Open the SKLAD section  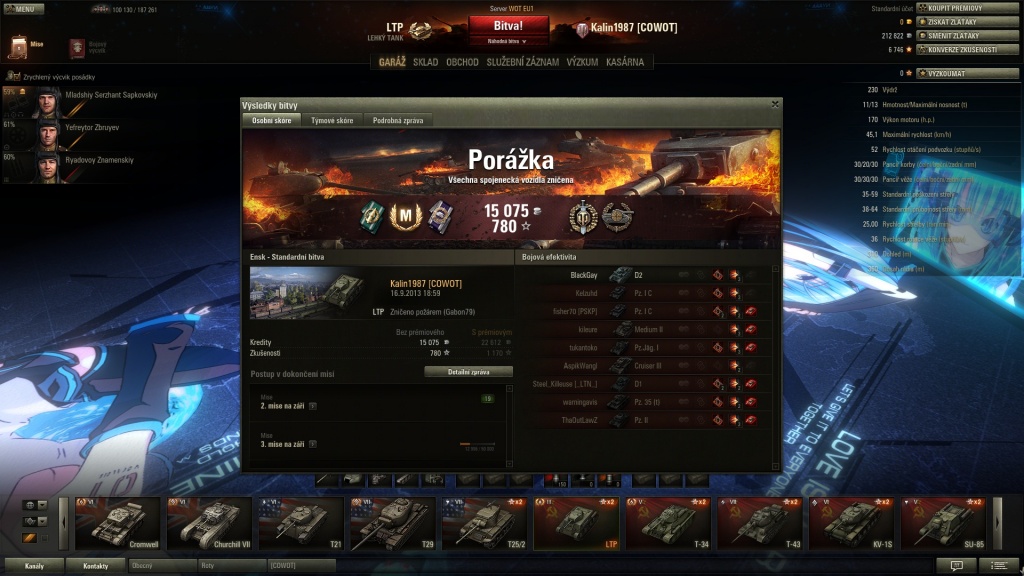click(425, 62)
